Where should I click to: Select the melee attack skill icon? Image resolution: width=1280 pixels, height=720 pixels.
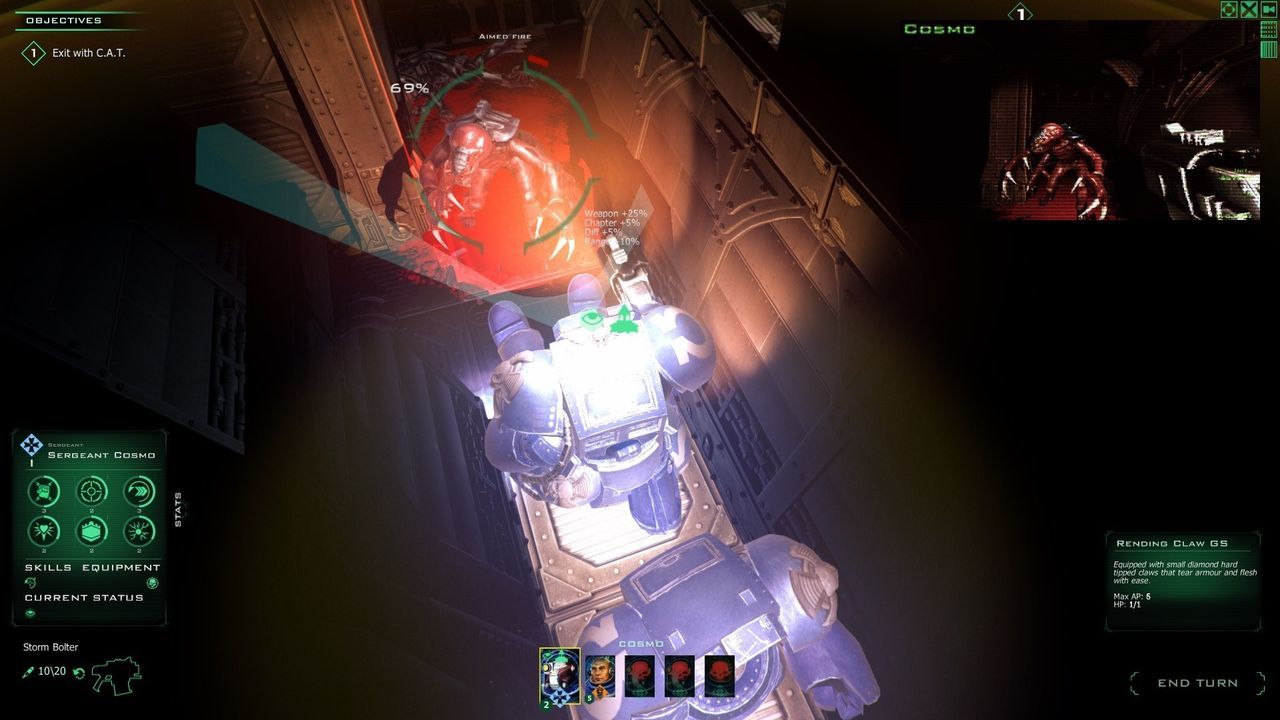tap(43, 491)
